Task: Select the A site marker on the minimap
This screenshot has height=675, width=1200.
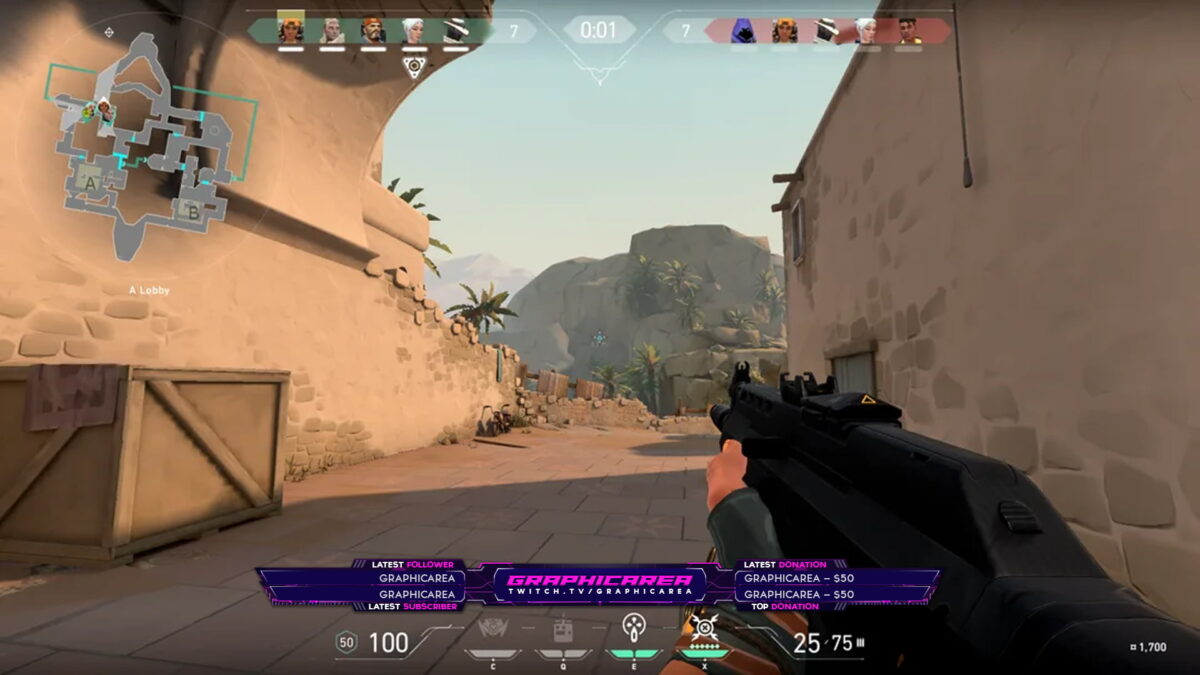Action: point(91,184)
